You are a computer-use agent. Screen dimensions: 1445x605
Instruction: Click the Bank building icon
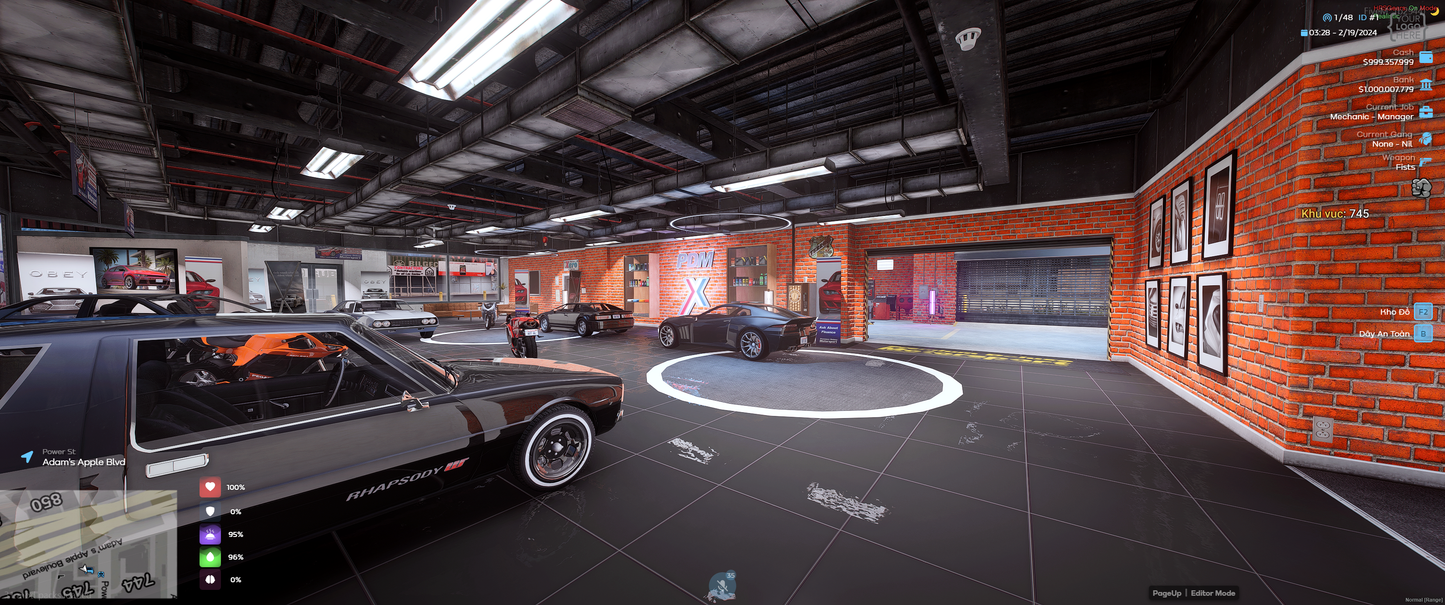1425,85
